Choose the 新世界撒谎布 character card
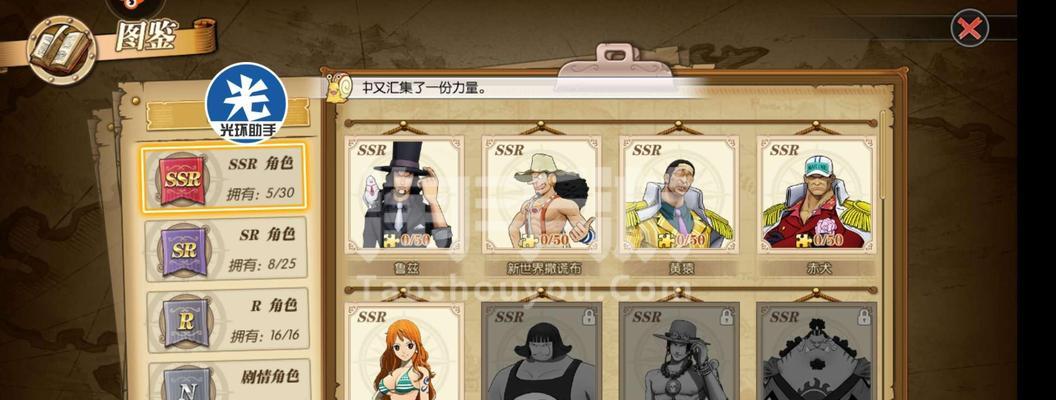 coord(542,195)
